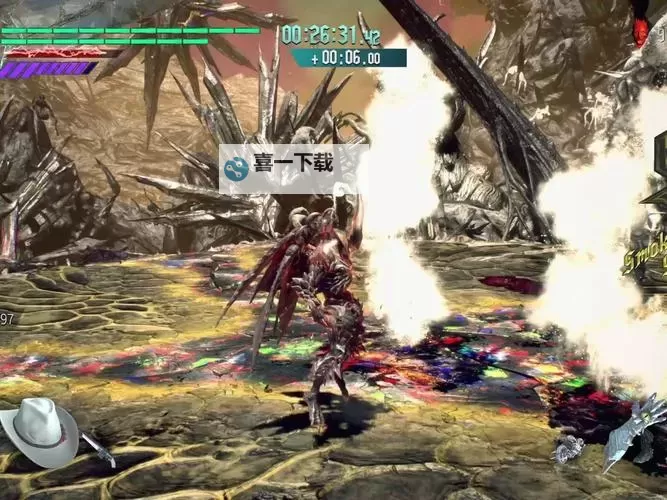Select the cowboy hat weapon icon
This screenshot has height=500, width=667.
[x=39, y=426]
